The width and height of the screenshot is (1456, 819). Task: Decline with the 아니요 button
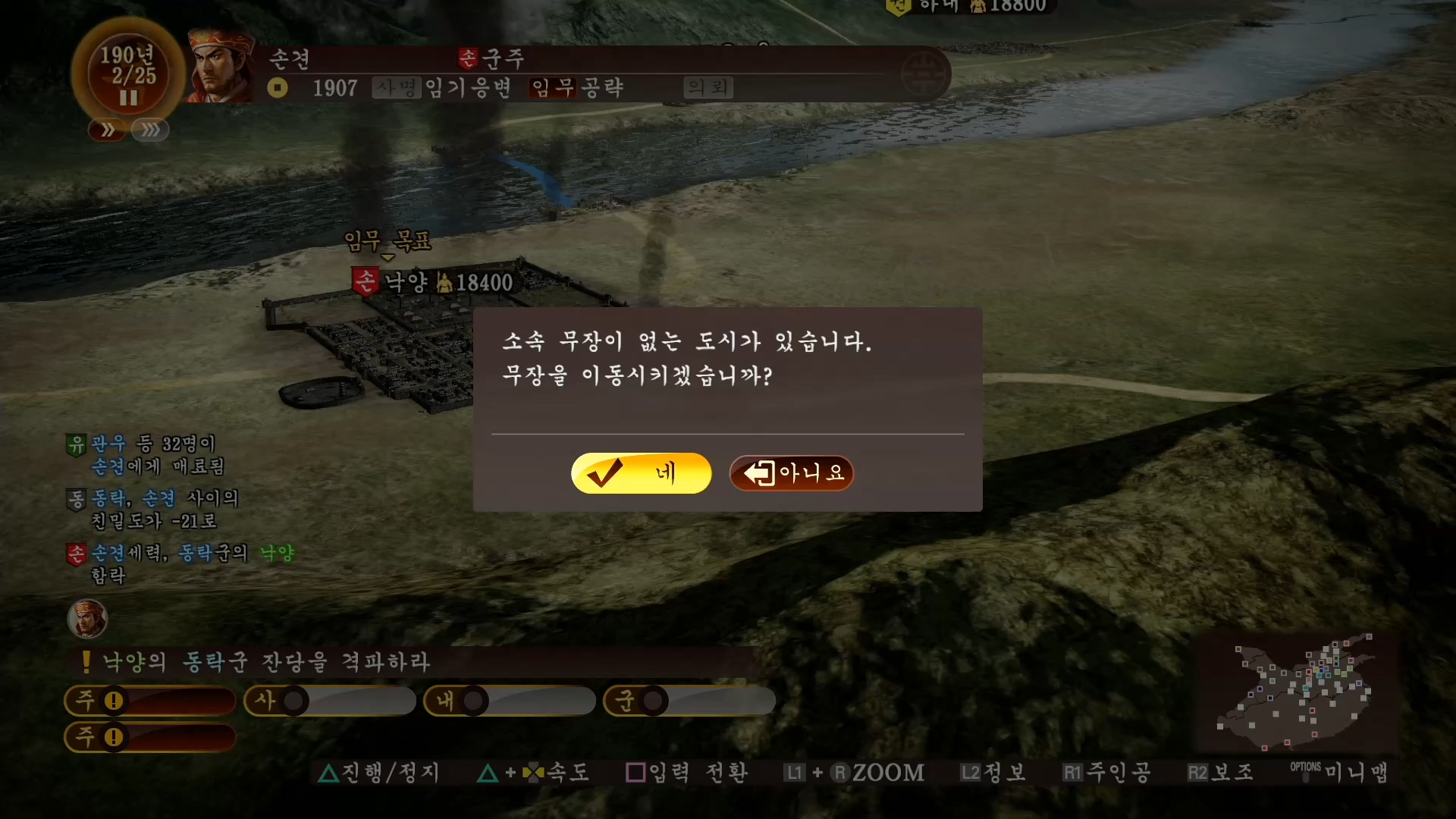791,473
